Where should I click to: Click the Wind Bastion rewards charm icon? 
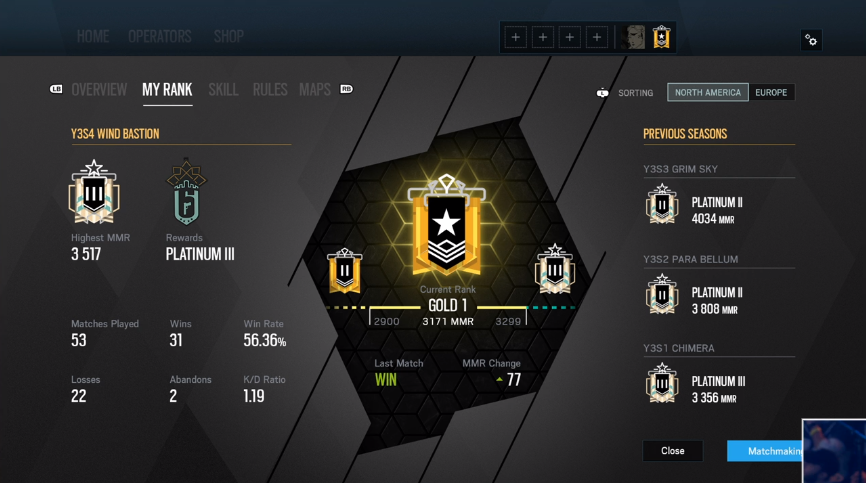click(x=186, y=192)
